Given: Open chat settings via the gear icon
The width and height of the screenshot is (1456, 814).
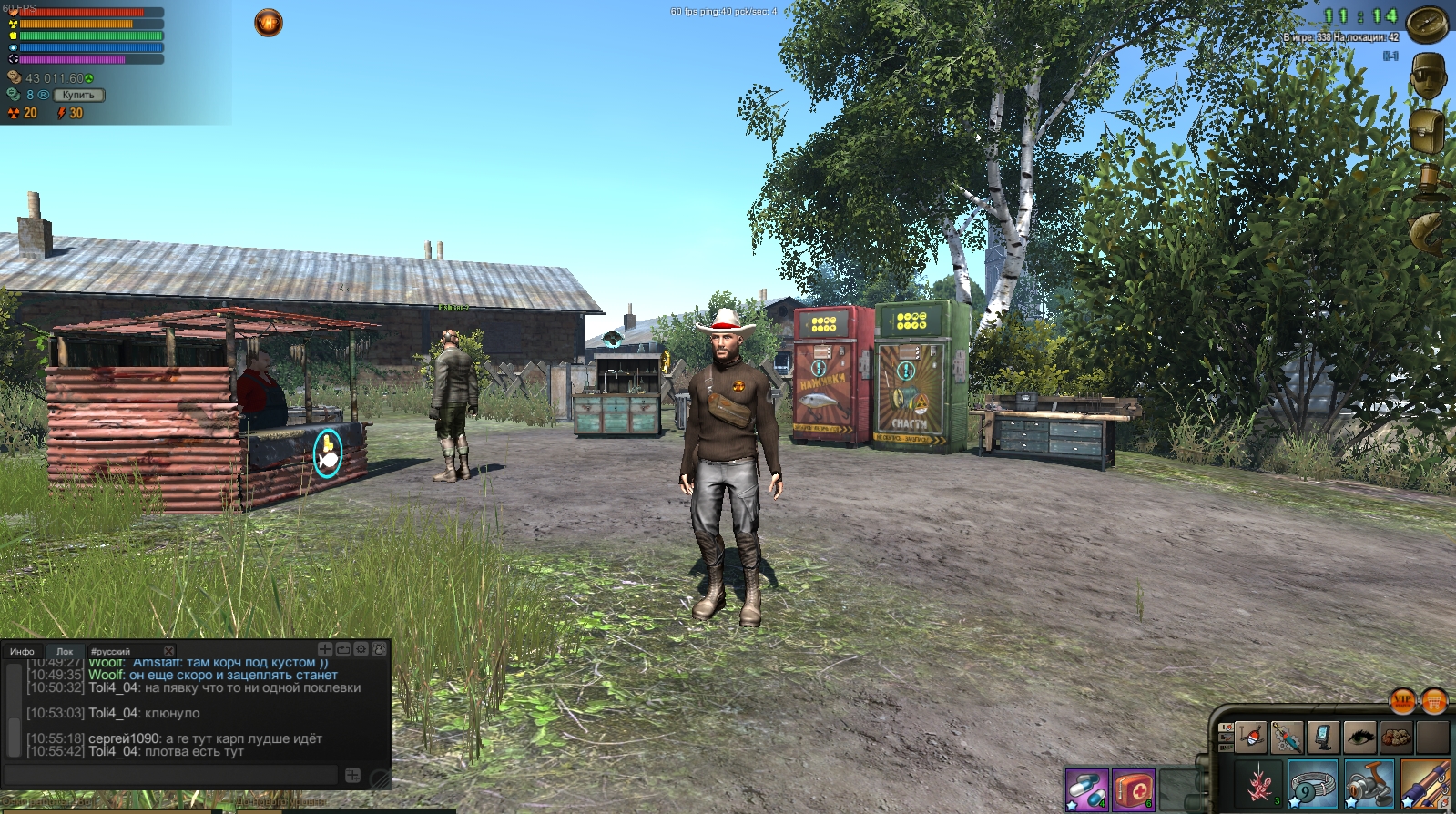Looking at the screenshot, I should coord(361,649).
